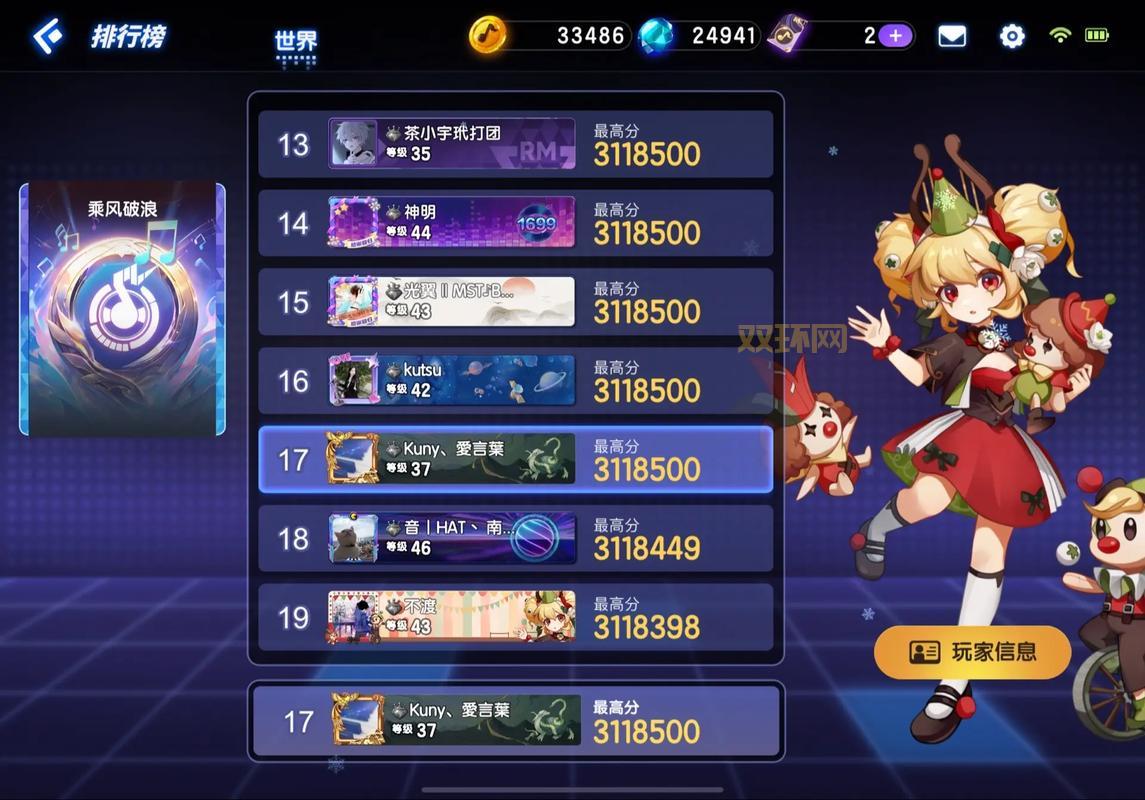The height and width of the screenshot is (800, 1145).
Task: Click the blue diamond currency icon
Action: click(x=656, y=36)
